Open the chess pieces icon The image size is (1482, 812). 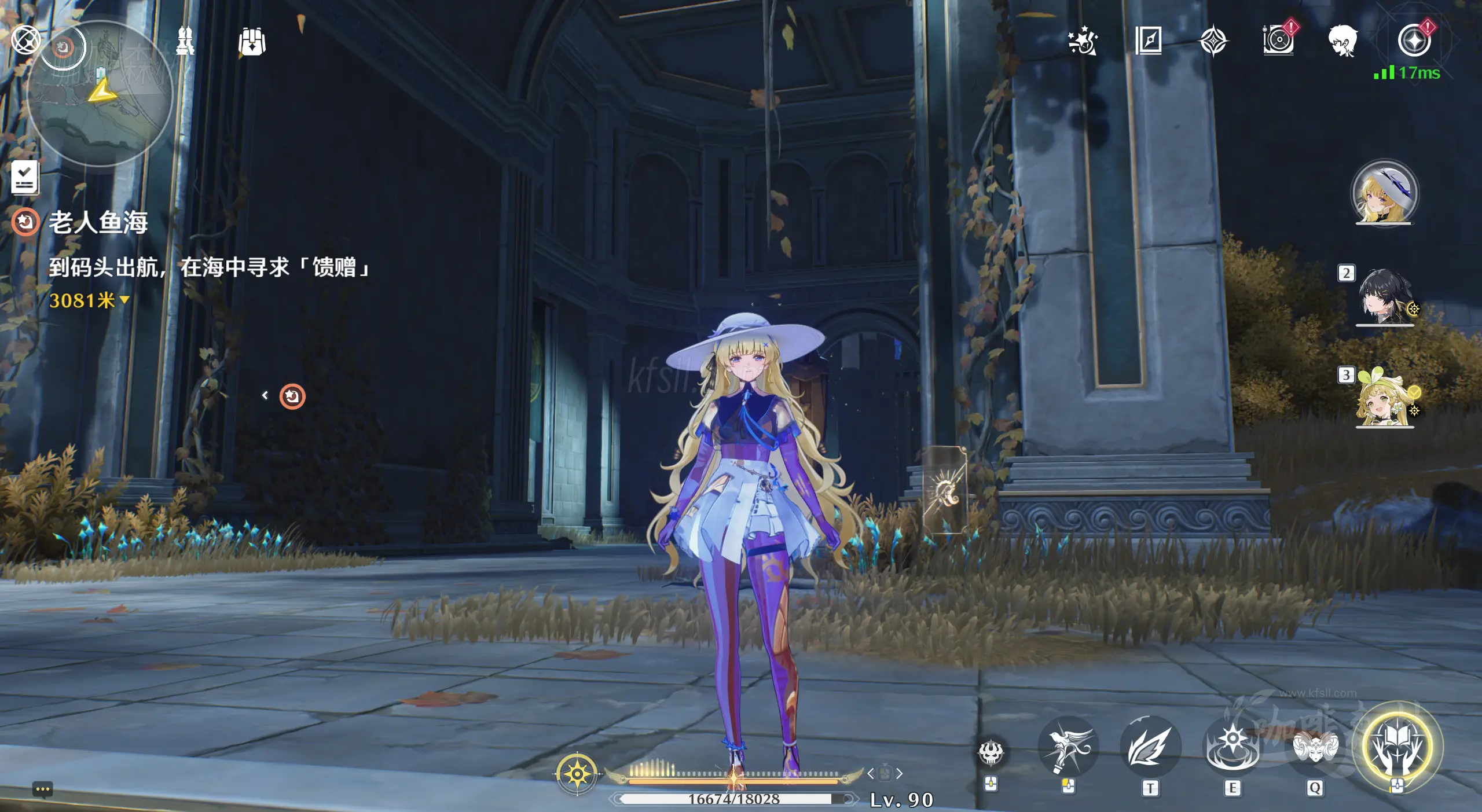(x=185, y=41)
